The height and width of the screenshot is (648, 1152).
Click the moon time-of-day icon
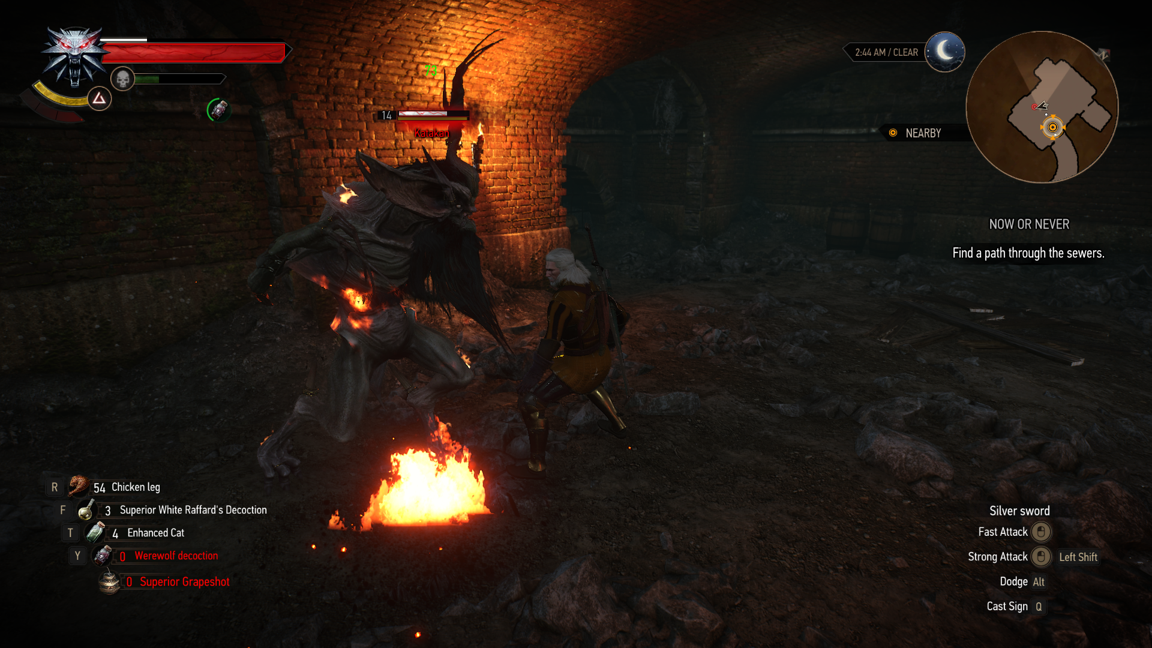(944, 51)
